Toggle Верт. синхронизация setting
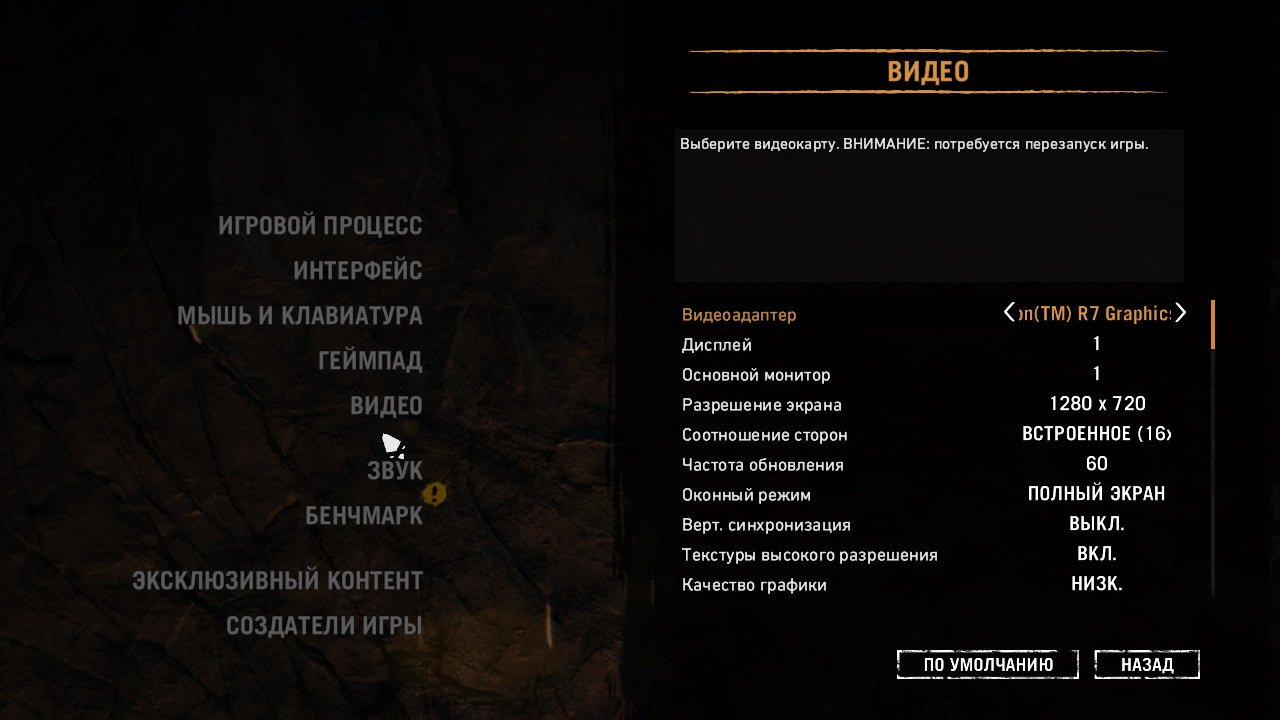Screen dimensions: 1280x720 pos(1096,524)
